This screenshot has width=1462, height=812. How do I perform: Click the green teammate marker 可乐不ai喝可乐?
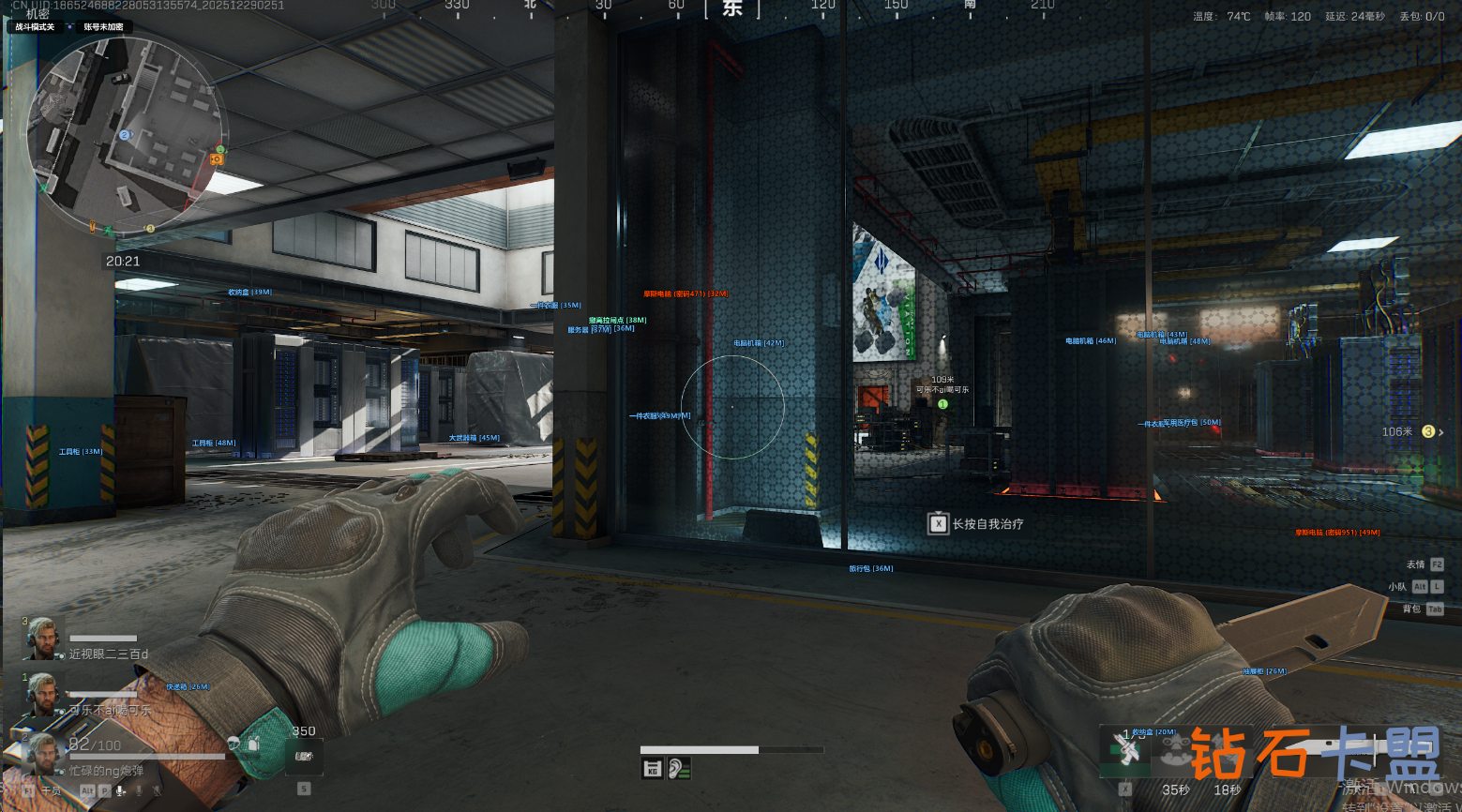[x=942, y=404]
